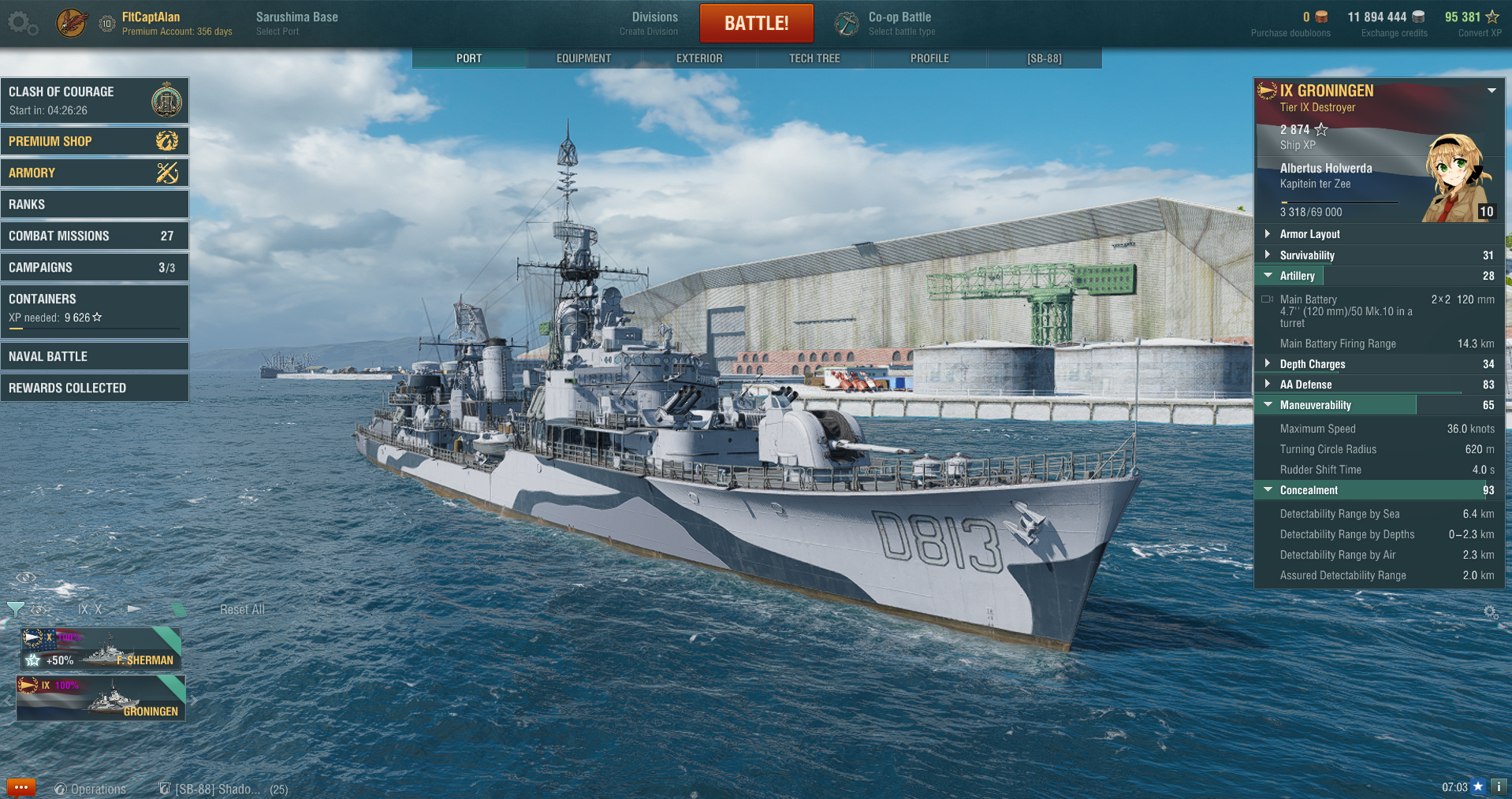
Task: Create a Division
Action: 654,23
